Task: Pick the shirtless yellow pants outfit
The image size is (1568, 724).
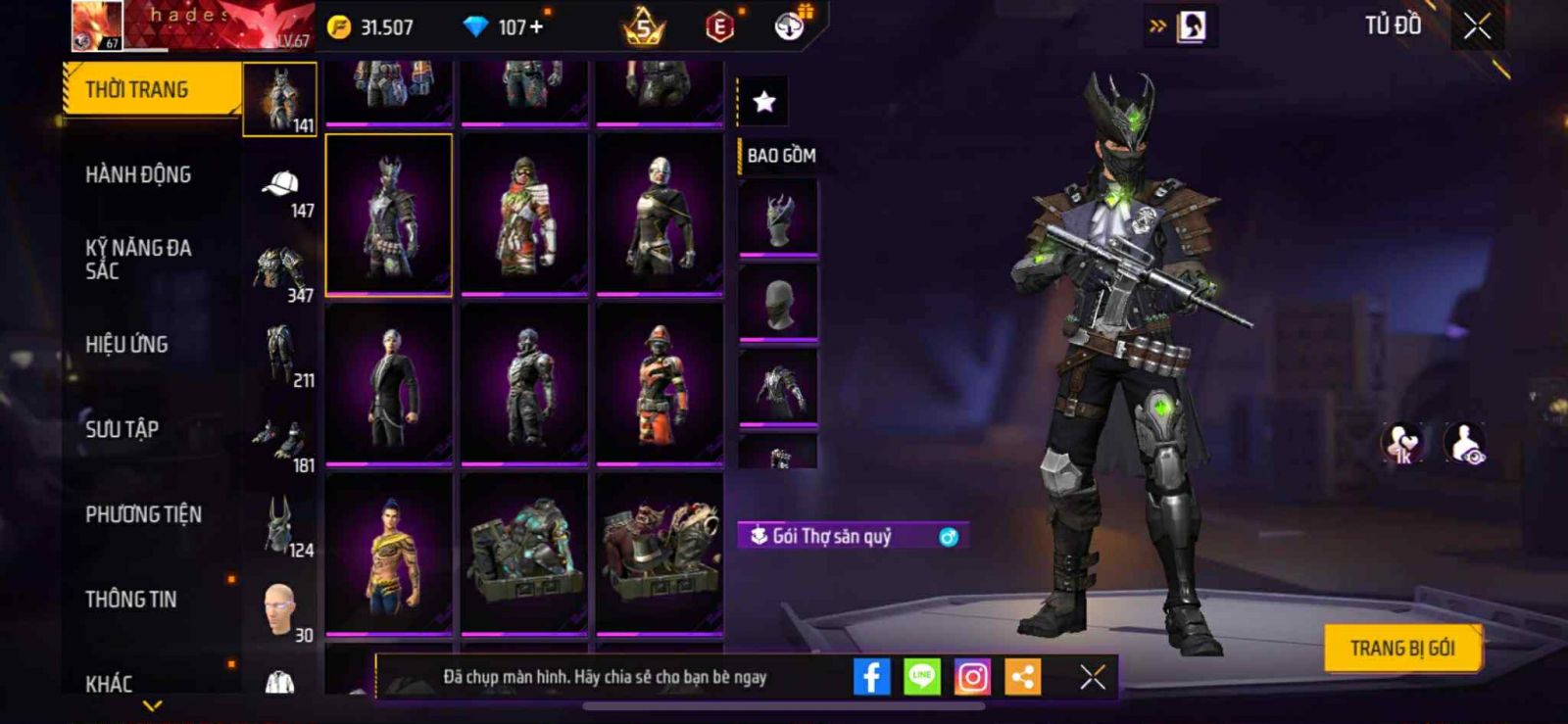Action: click(389, 554)
